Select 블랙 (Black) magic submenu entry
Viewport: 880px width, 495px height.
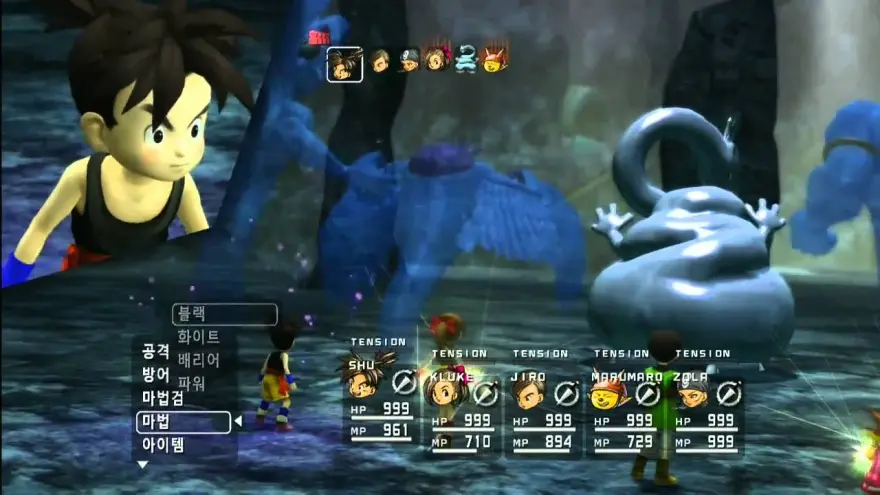click(224, 315)
